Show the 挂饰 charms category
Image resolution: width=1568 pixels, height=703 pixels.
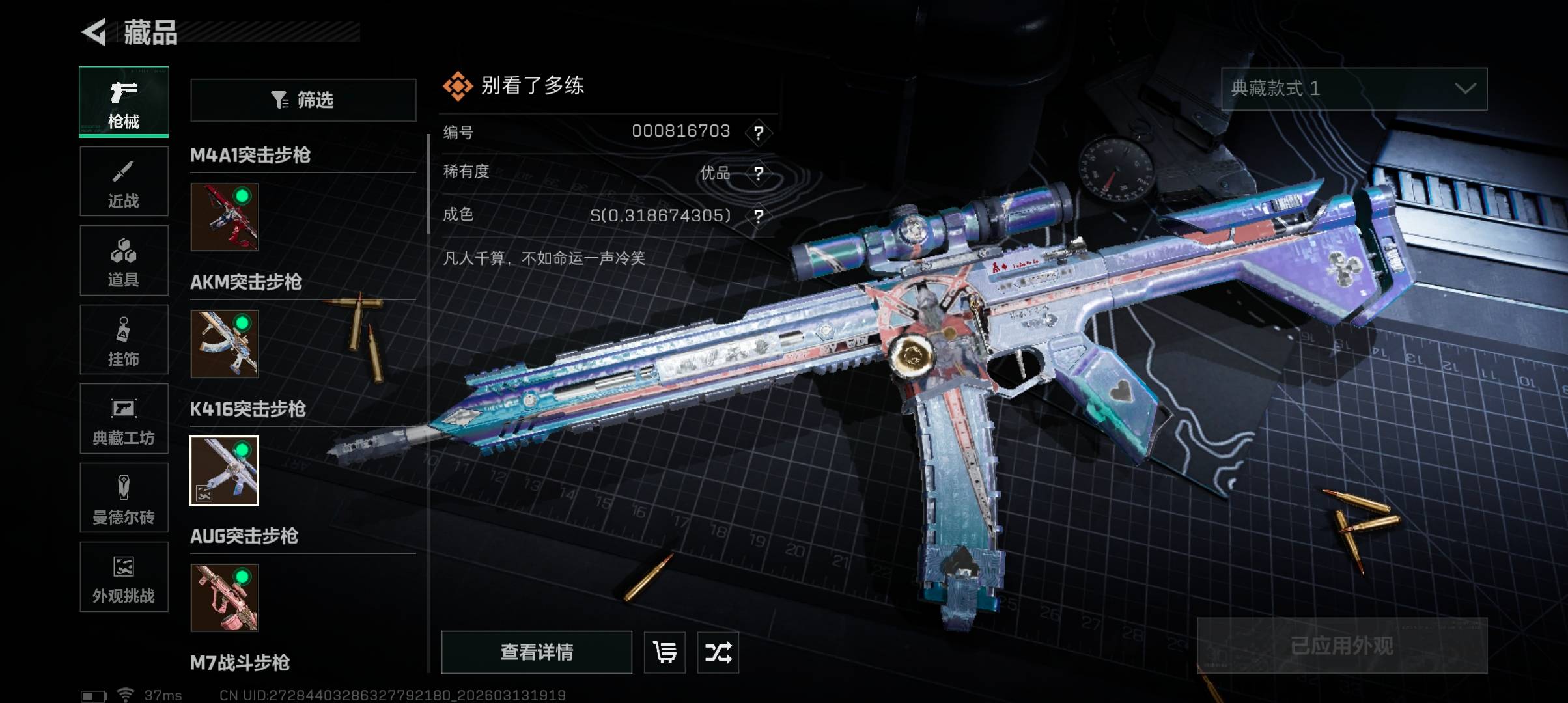[124, 340]
